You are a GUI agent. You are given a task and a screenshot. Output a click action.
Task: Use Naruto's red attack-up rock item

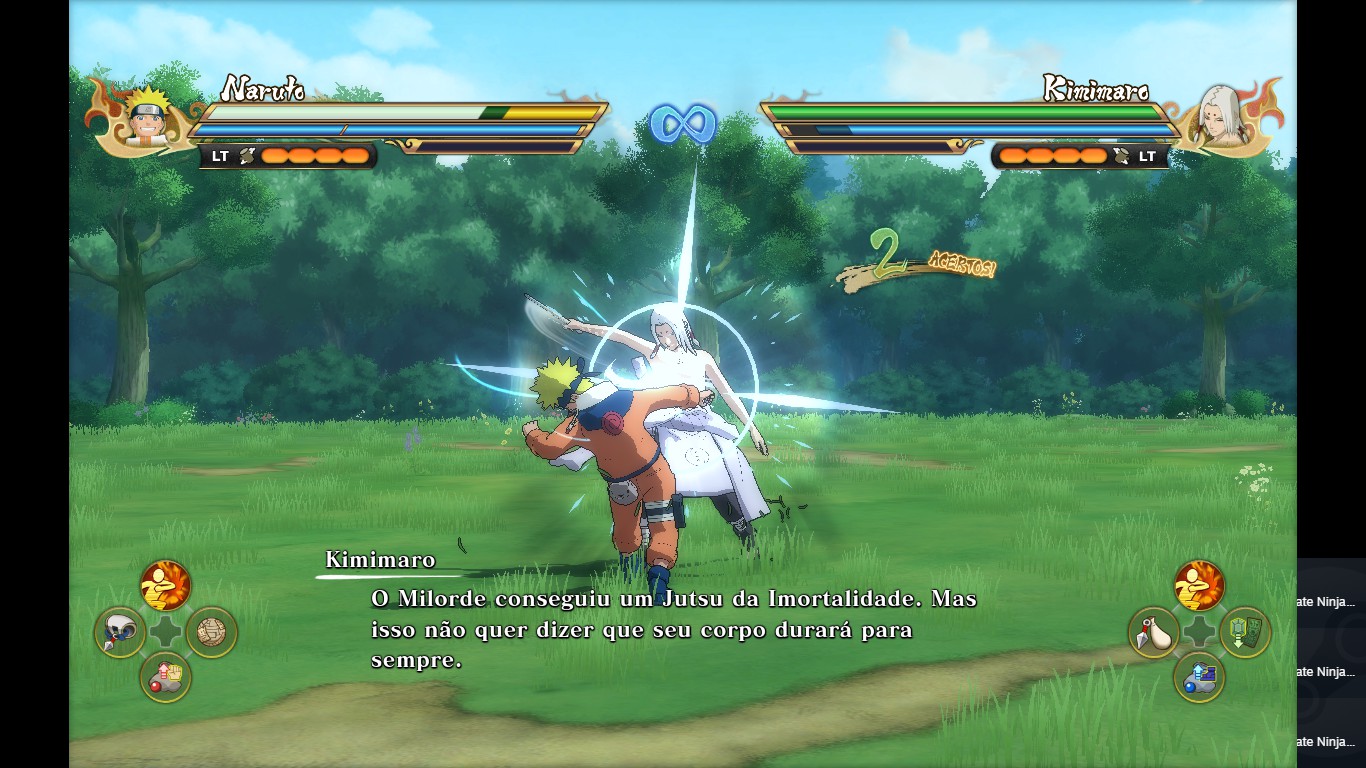pos(165,677)
